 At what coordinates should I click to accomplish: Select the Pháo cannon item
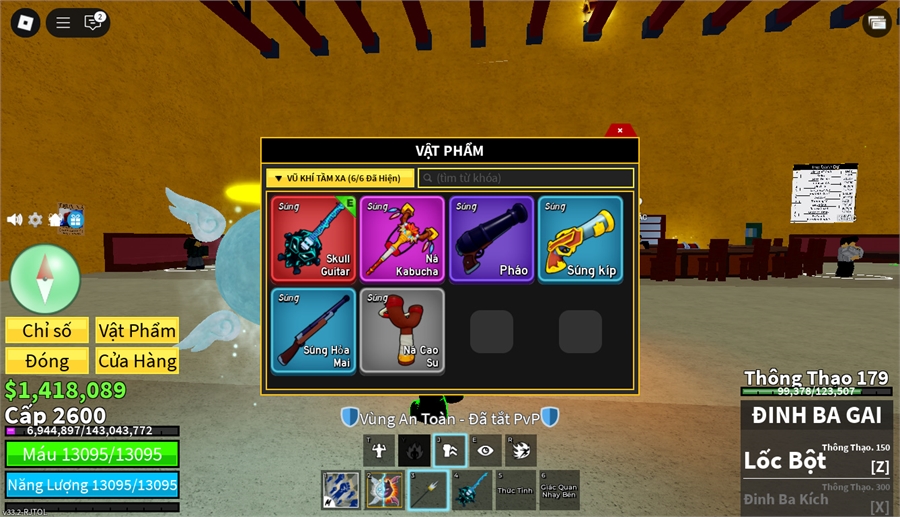tap(491, 239)
